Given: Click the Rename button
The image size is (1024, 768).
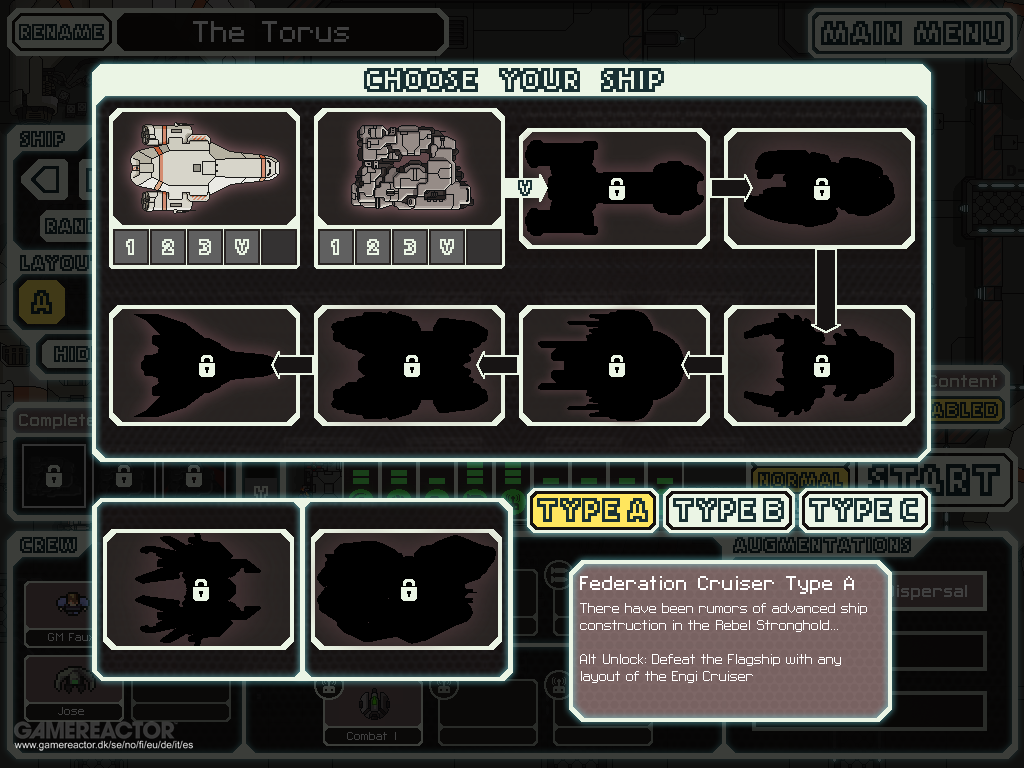Looking at the screenshot, I should [61, 32].
